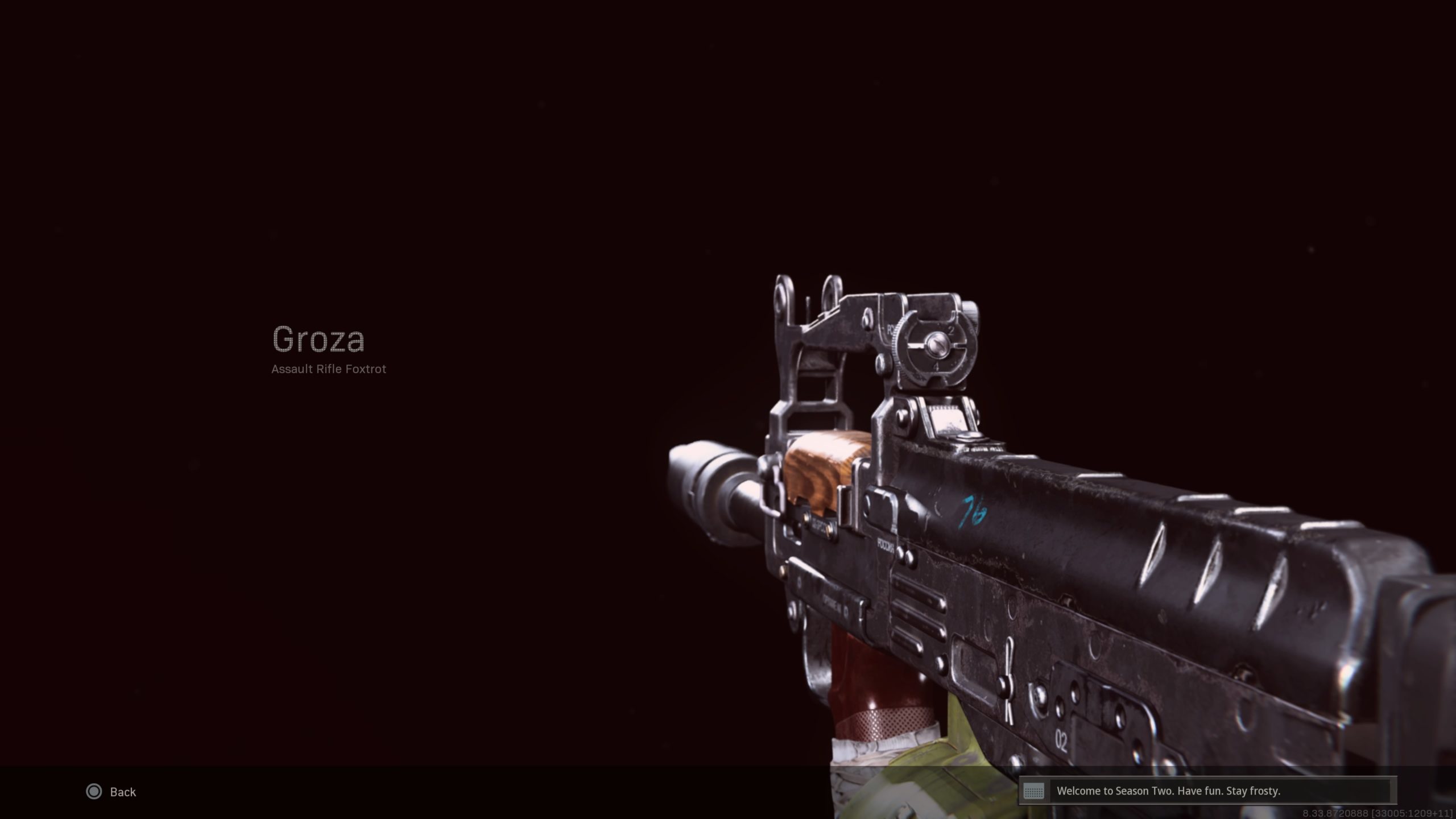The height and width of the screenshot is (819, 1456).
Task: Click Back to exit the Groza preview
Action: pyautogui.click(x=121, y=792)
